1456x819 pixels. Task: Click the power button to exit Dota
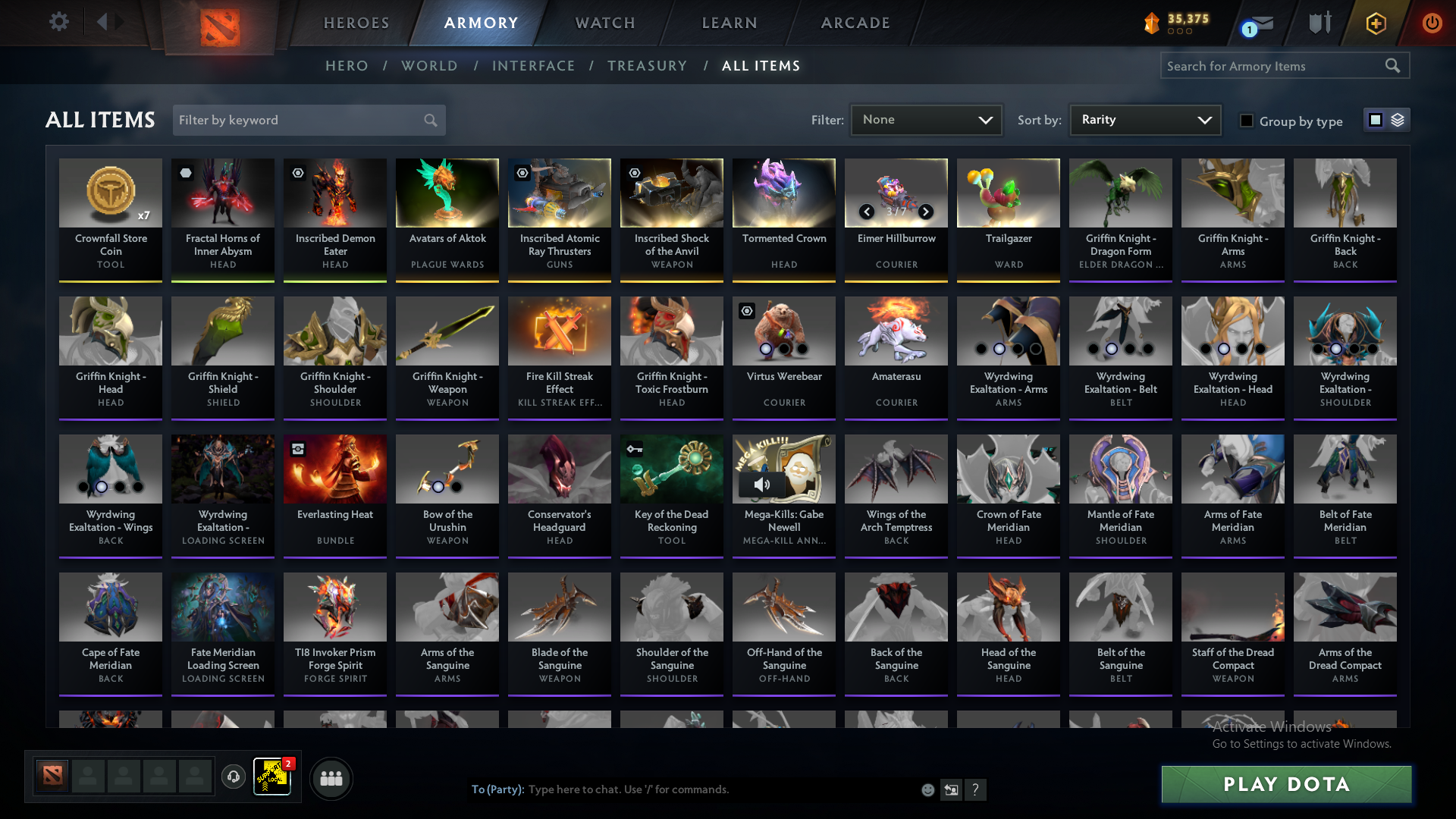[1432, 23]
